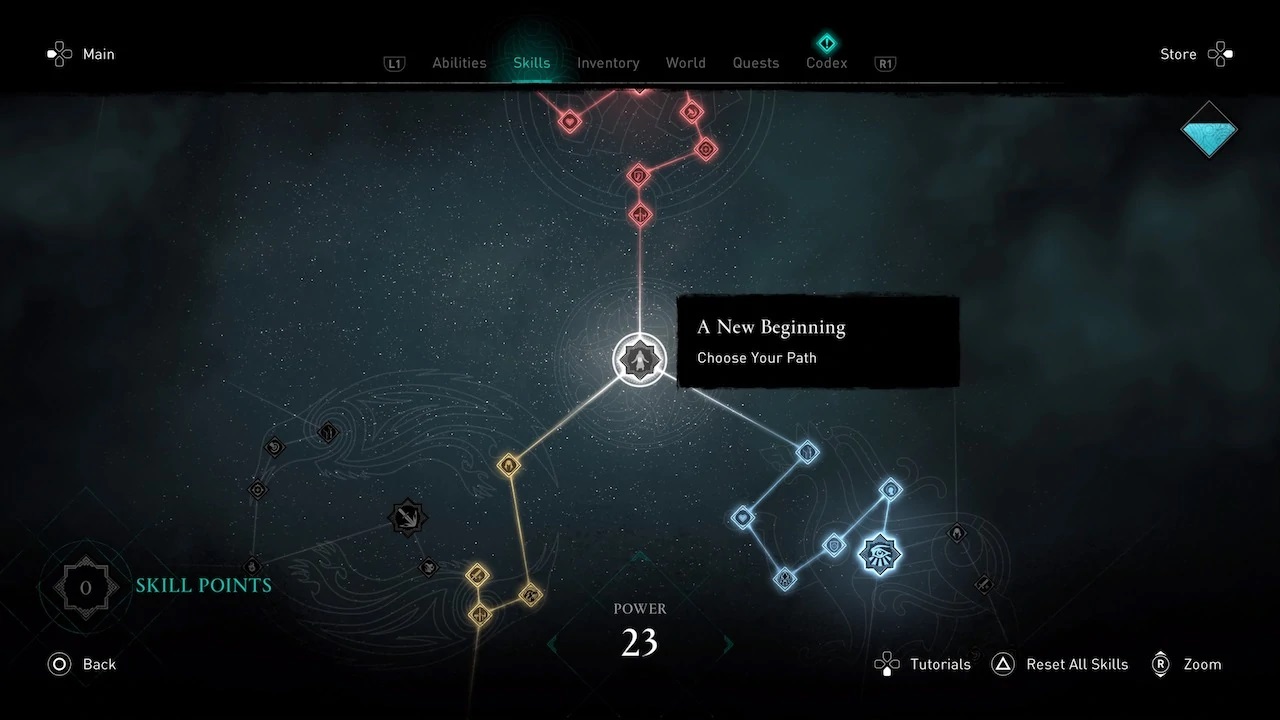The image size is (1280, 720).
Task: Select the Skill Points octagon emblem
Action: coord(84,587)
